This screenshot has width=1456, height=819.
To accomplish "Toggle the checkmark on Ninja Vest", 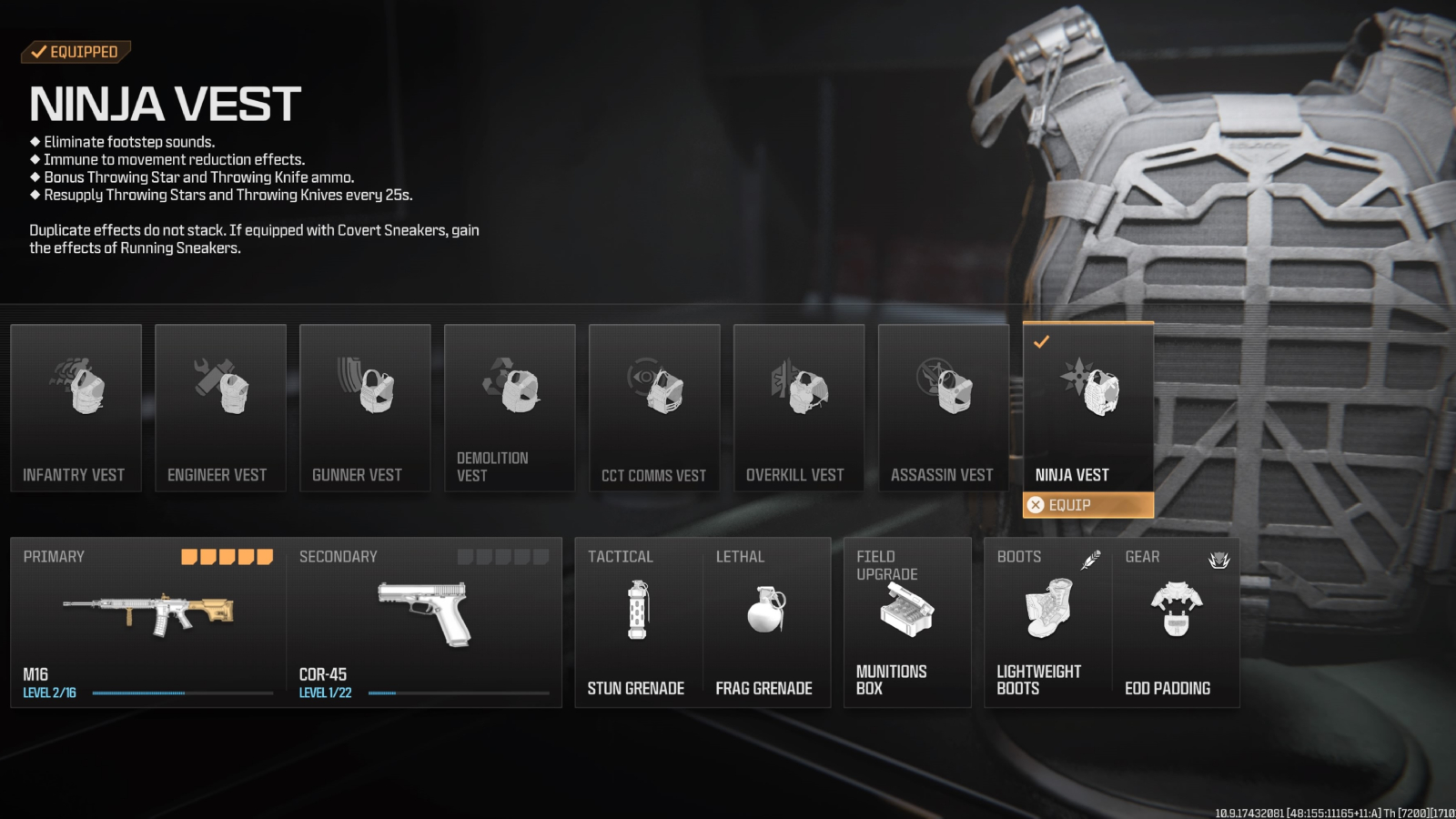I will (x=1041, y=344).
